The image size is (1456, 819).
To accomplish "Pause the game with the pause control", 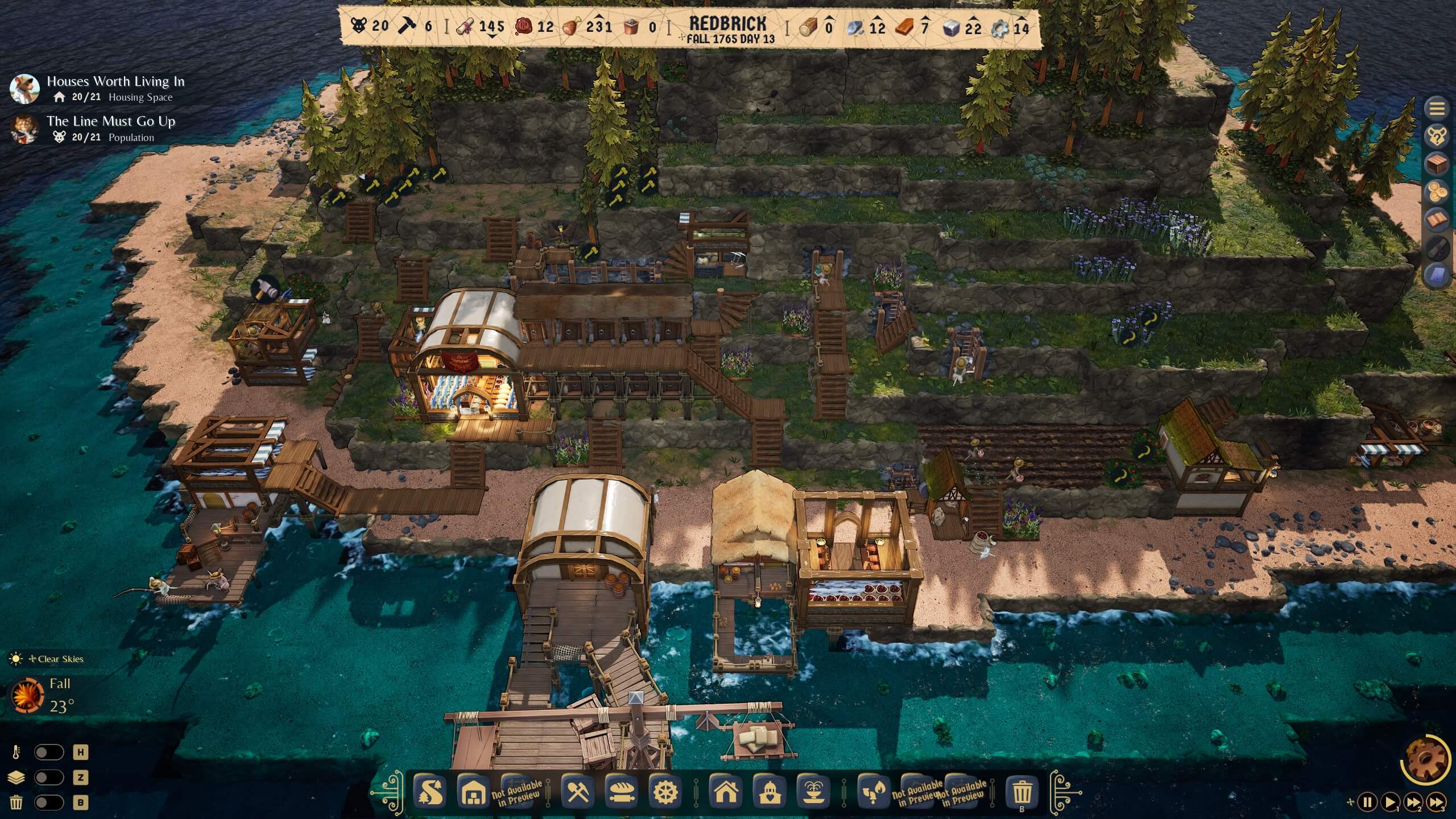I will (1368, 800).
